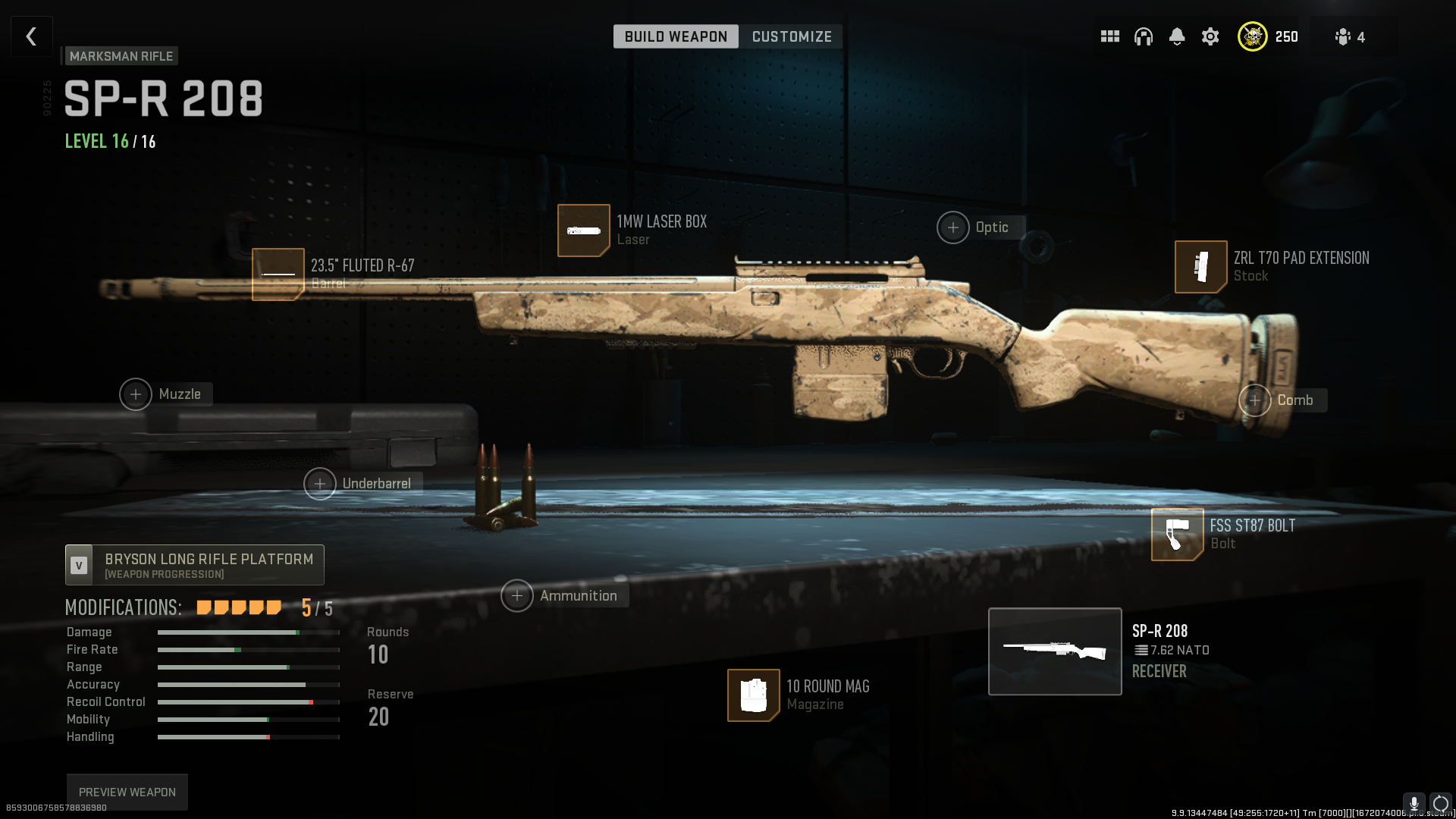Select the SP-R 208 receiver thumbnail
The width and height of the screenshot is (1456, 819).
[x=1055, y=651]
